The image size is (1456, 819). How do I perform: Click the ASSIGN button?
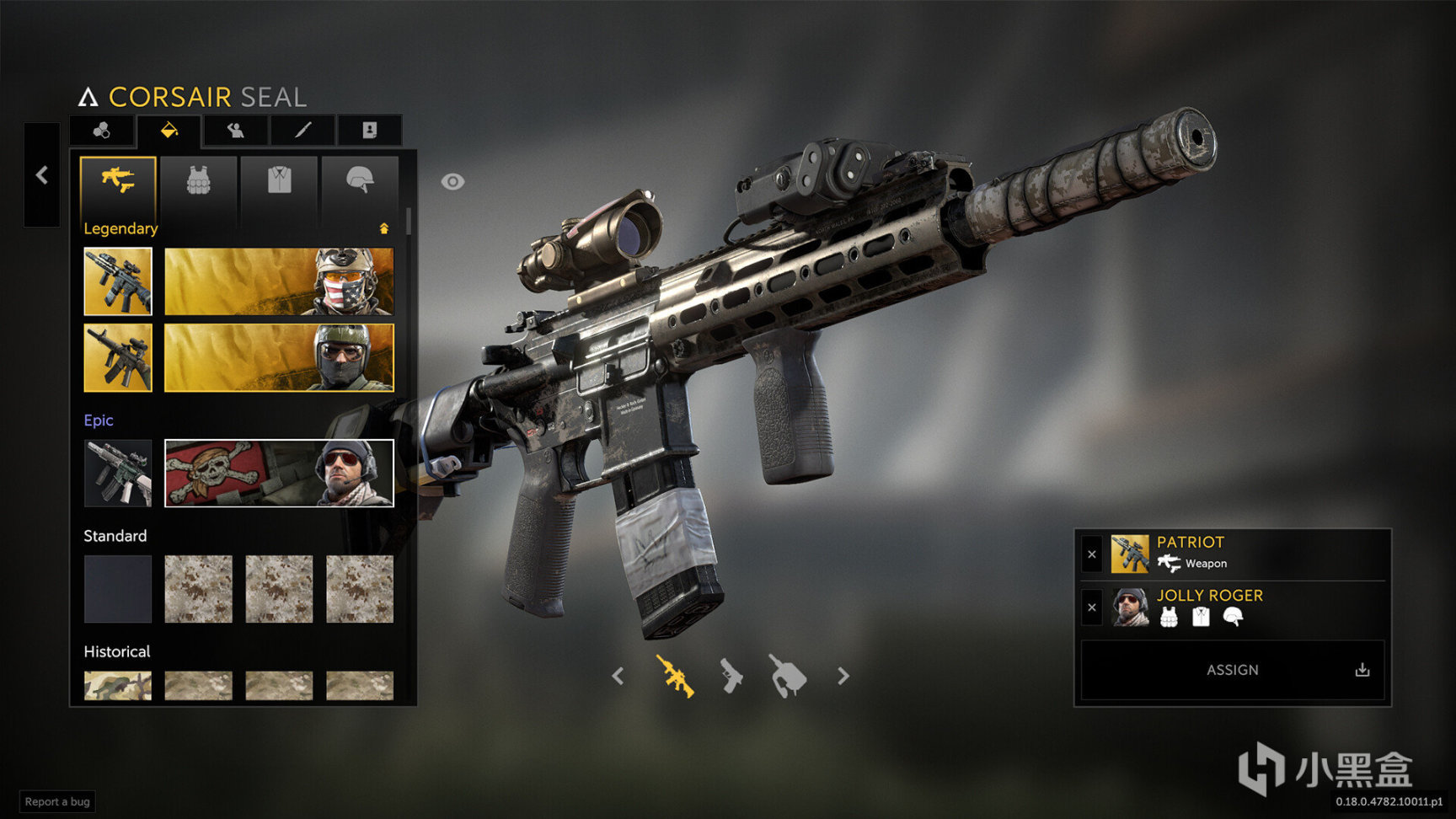[x=1232, y=670]
